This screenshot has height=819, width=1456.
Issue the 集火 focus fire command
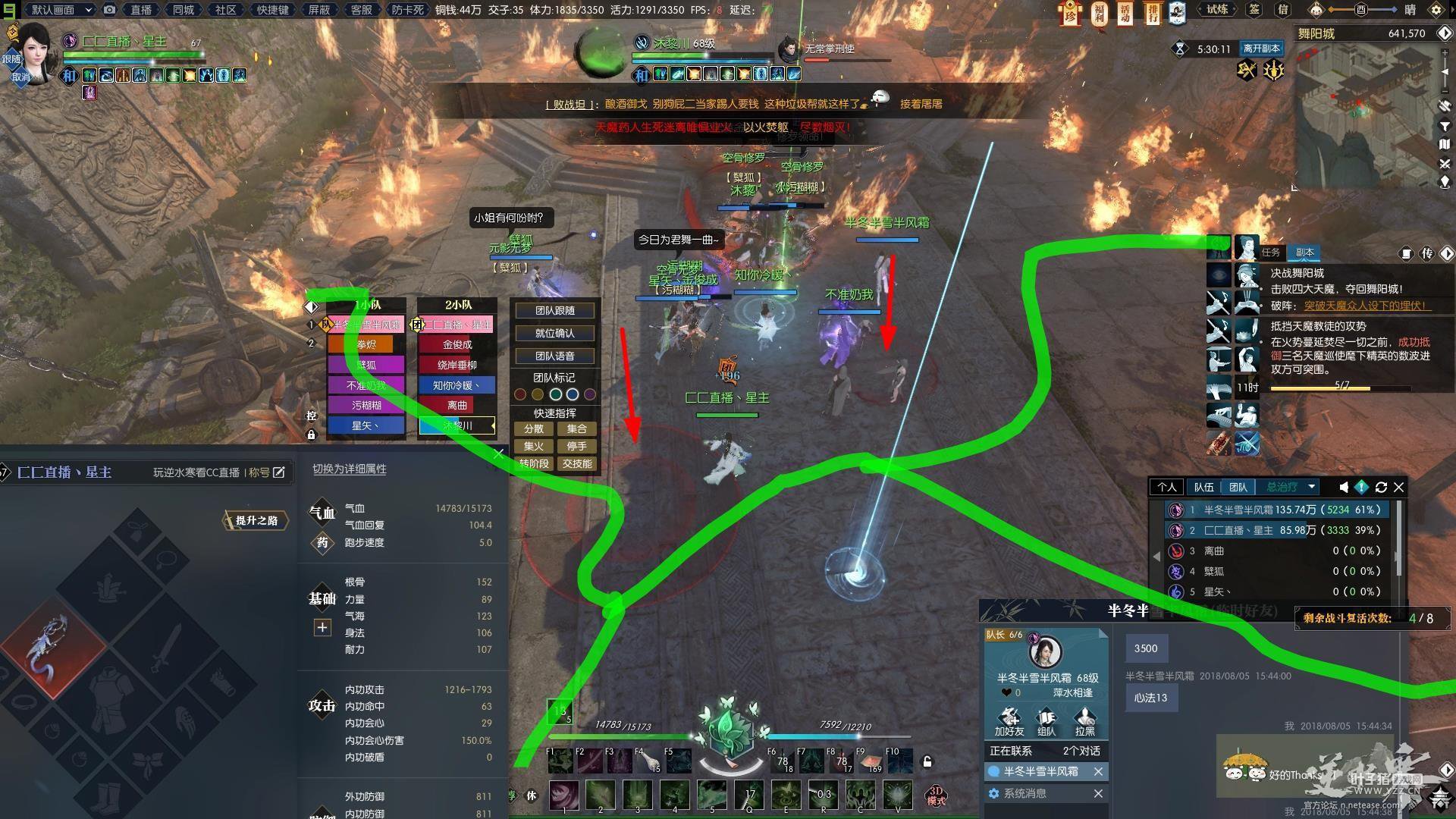coord(533,447)
